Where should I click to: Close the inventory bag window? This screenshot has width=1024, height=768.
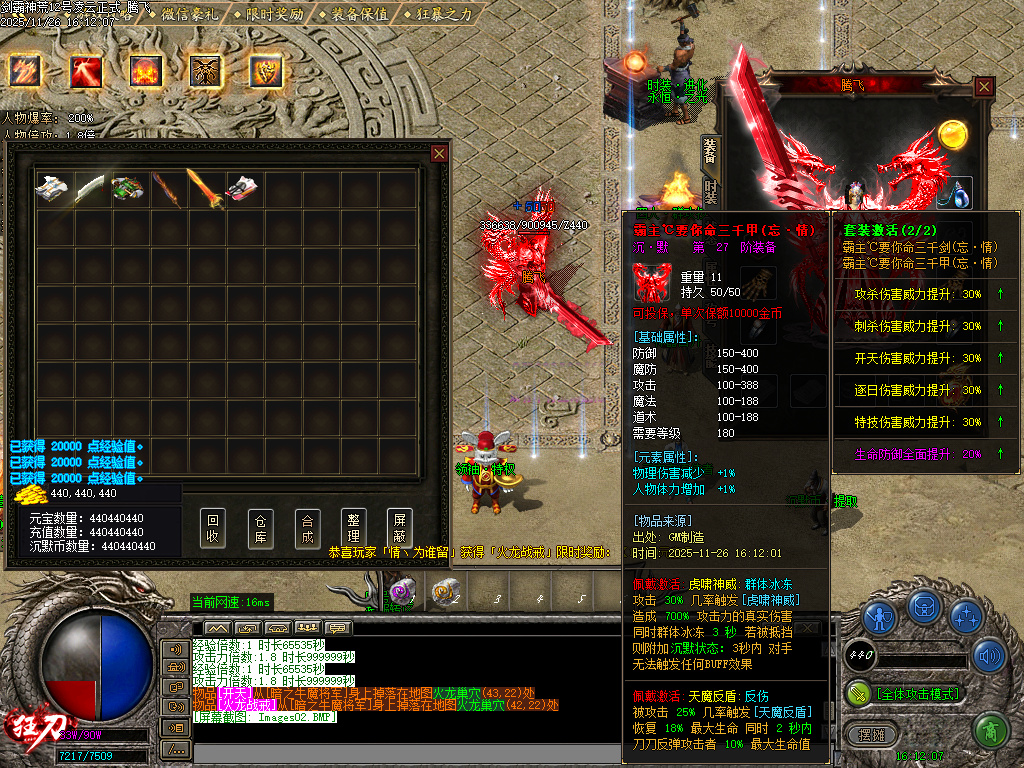coord(439,153)
